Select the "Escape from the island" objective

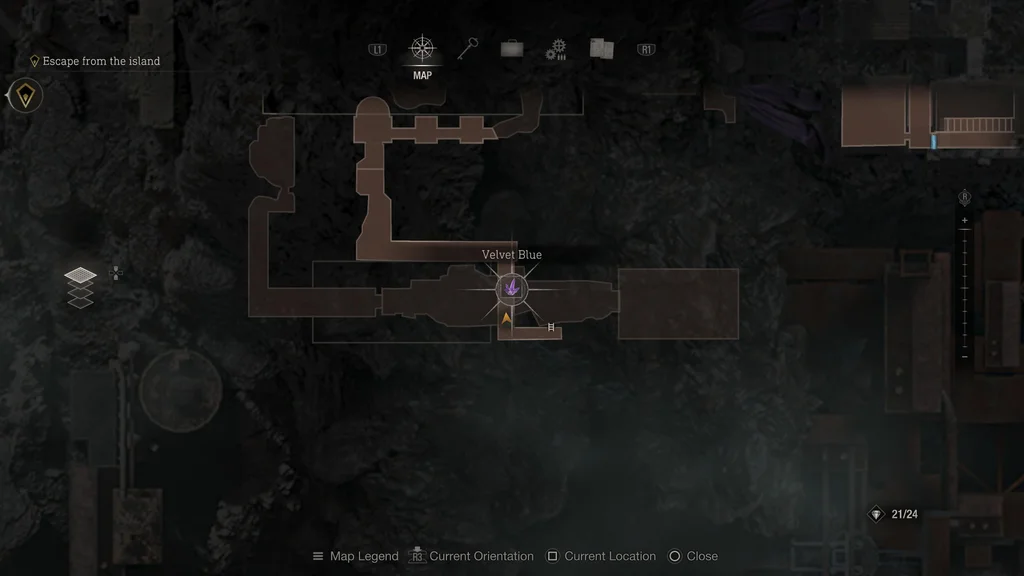point(100,61)
